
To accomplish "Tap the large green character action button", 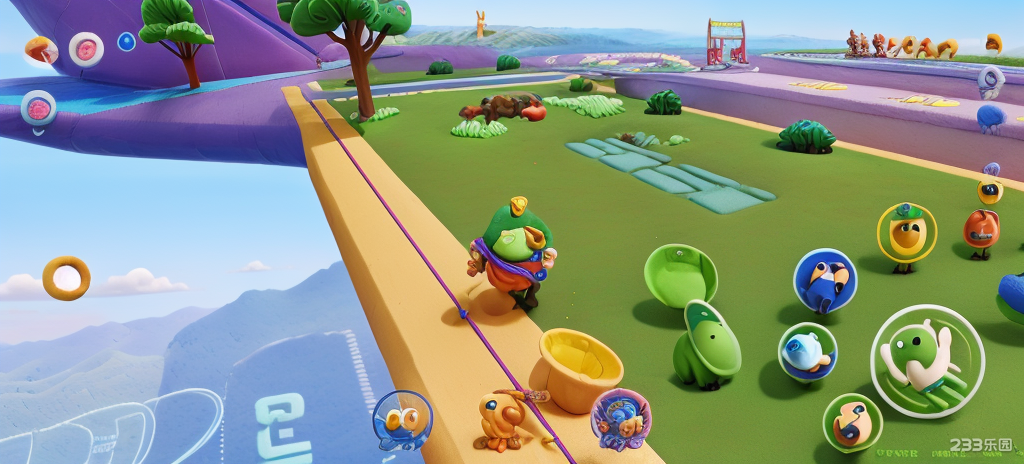I will tap(927, 360).
